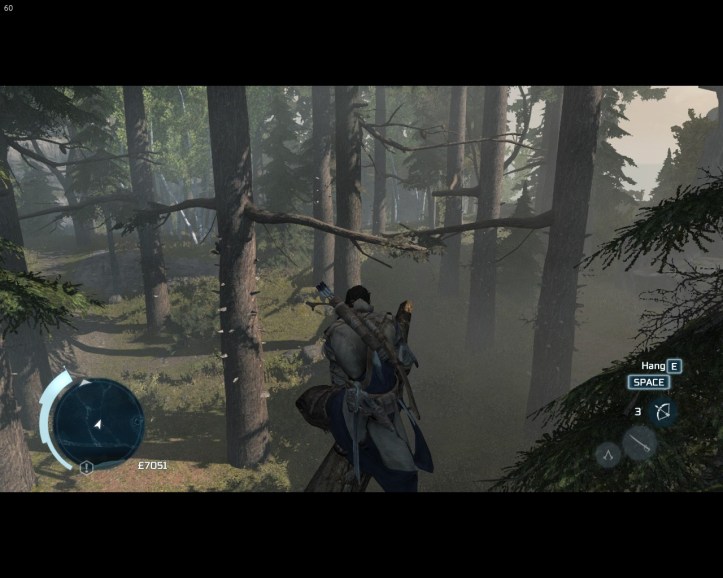Select the bow weapon icon
This screenshot has width=723, height=578.
pos(661,411)
